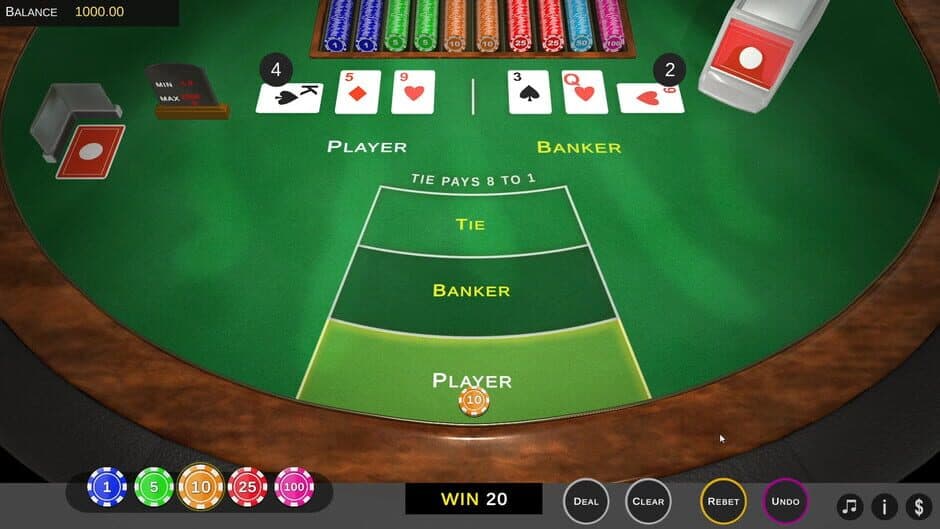Select the red 25 chip
The height and width of the screenshot is (529, 940).
(x=247, y=487)
